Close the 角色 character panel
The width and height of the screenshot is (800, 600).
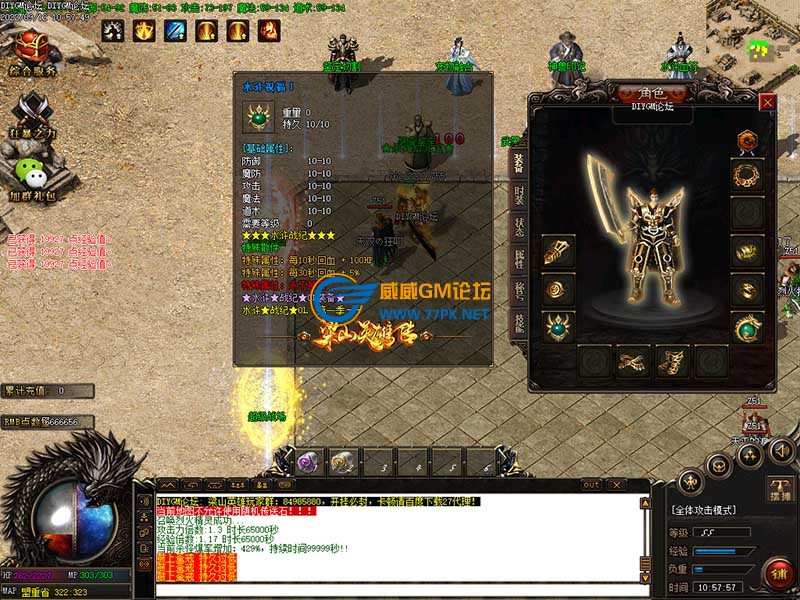[767, 102]
